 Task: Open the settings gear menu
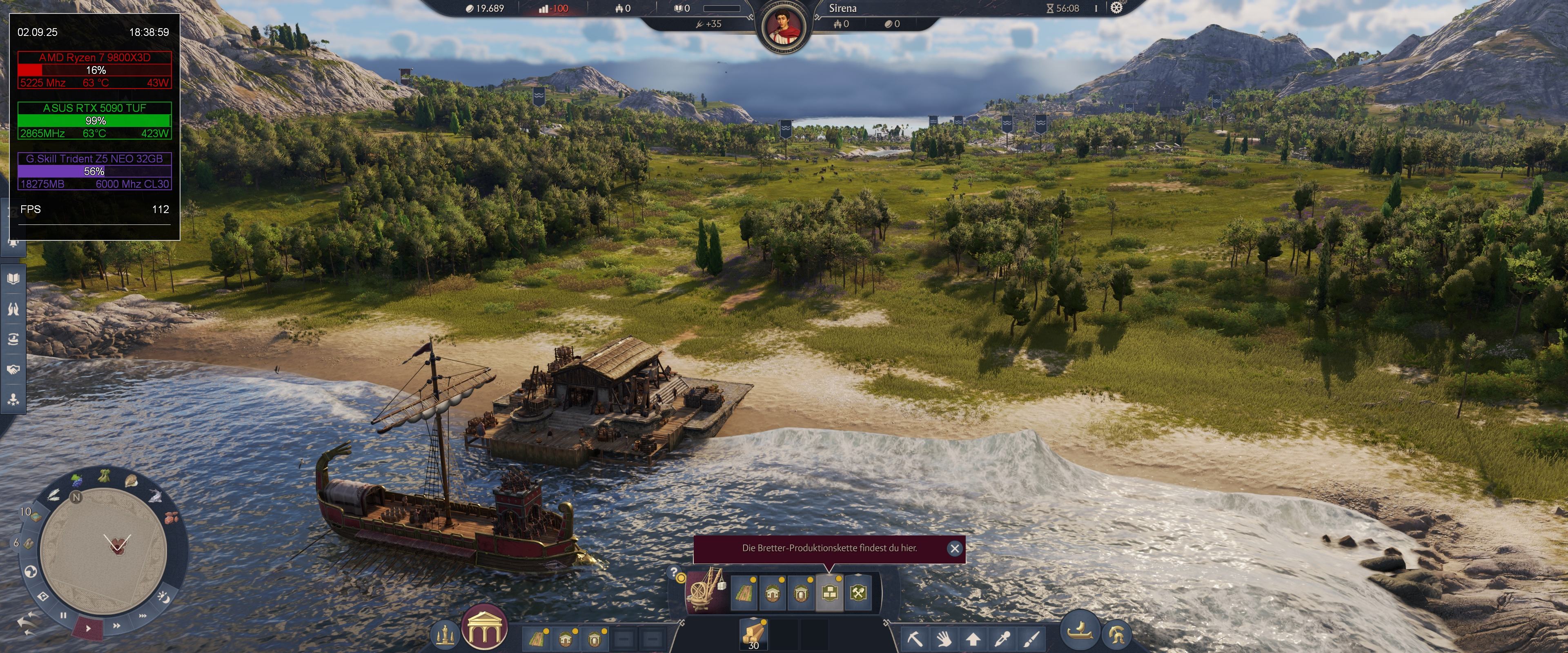point(1116,8)
